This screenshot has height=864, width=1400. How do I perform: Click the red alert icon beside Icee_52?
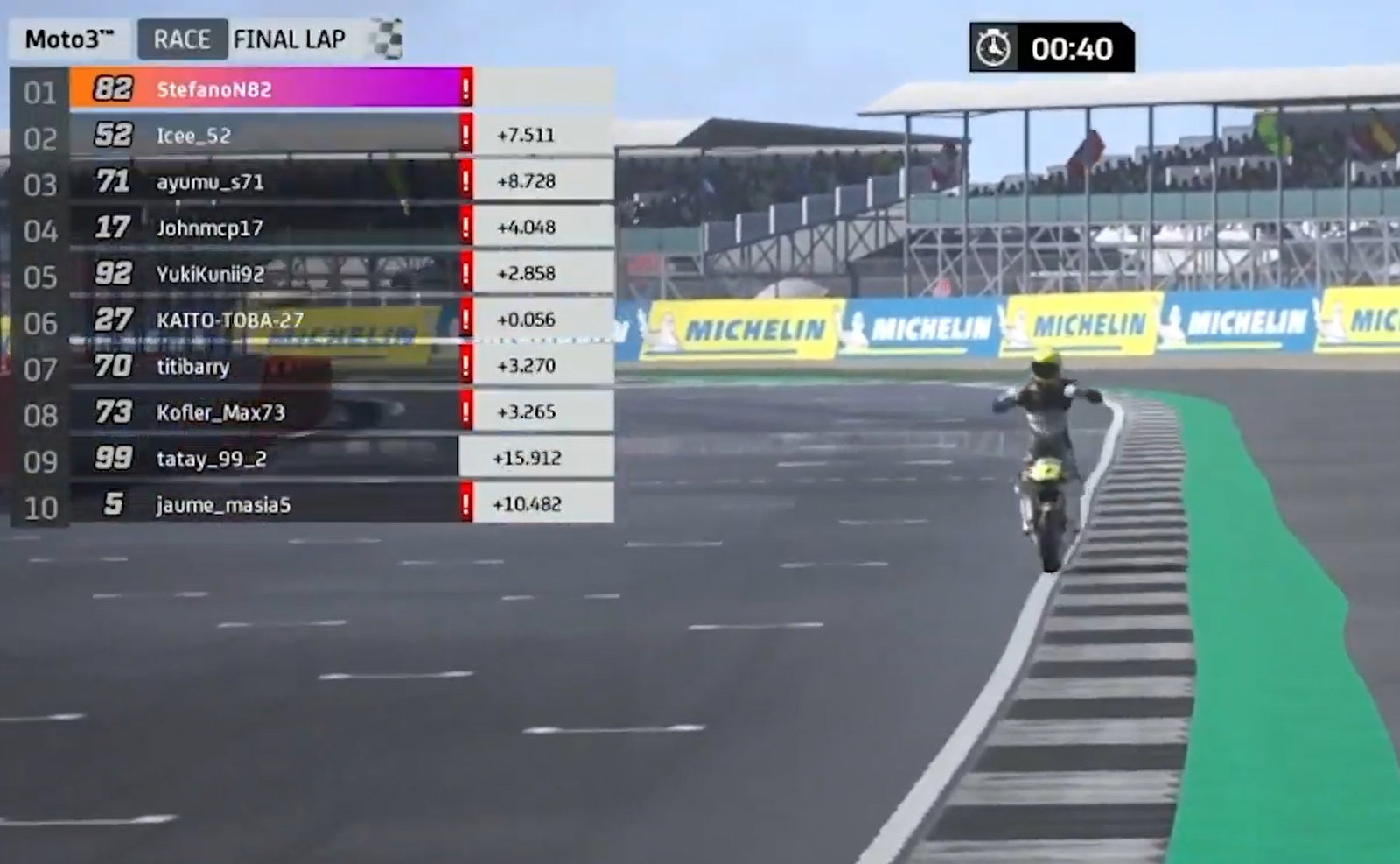click(x=466, y=135)
